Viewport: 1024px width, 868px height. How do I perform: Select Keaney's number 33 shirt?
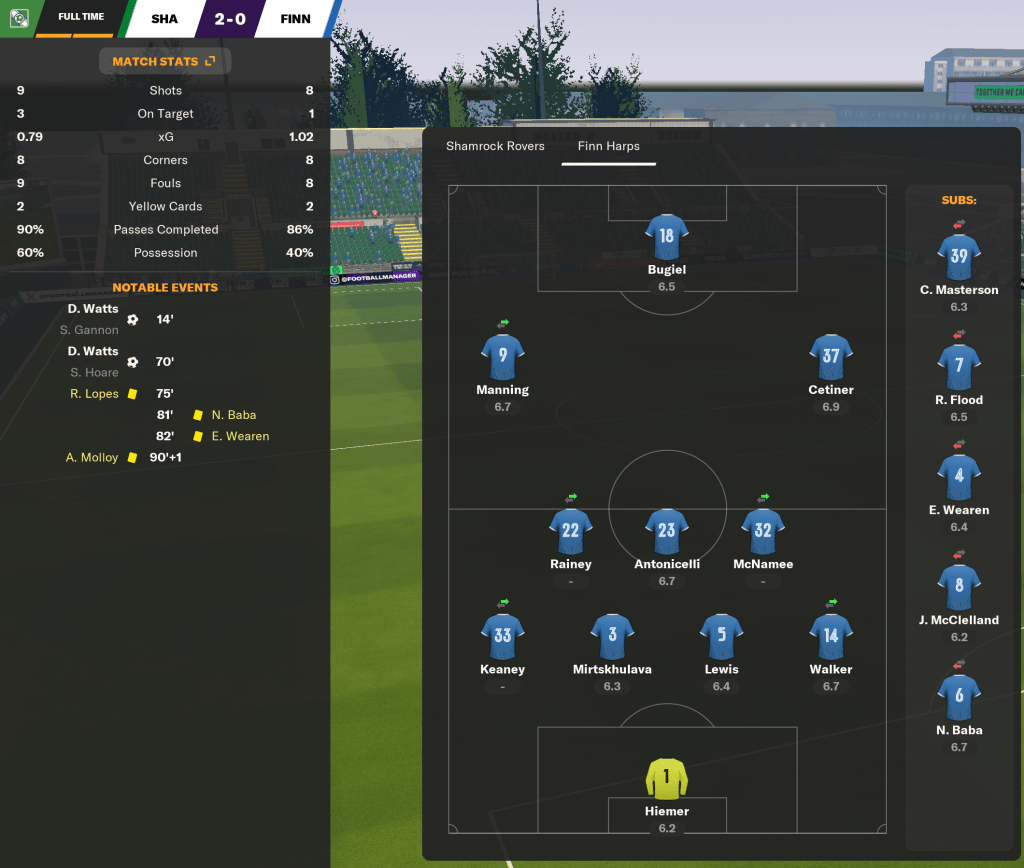502,636
